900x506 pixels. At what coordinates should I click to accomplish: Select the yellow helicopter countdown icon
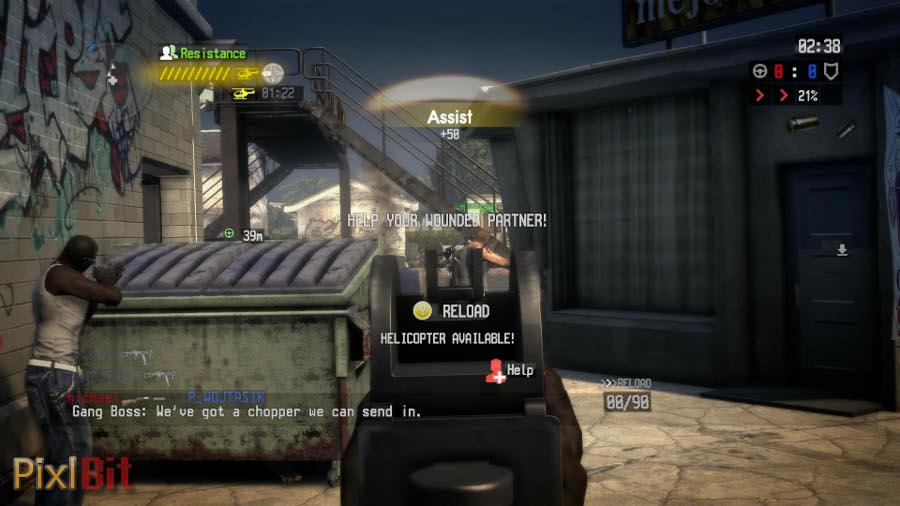[243, 93]
